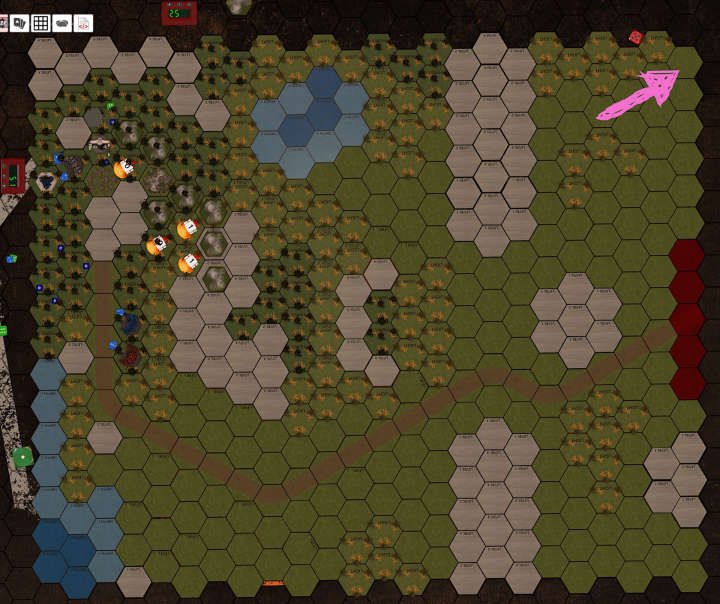Select the red die near the pink arrow
Image resolution: width=720 pixels, height=604 pixels.
point(635,38)
